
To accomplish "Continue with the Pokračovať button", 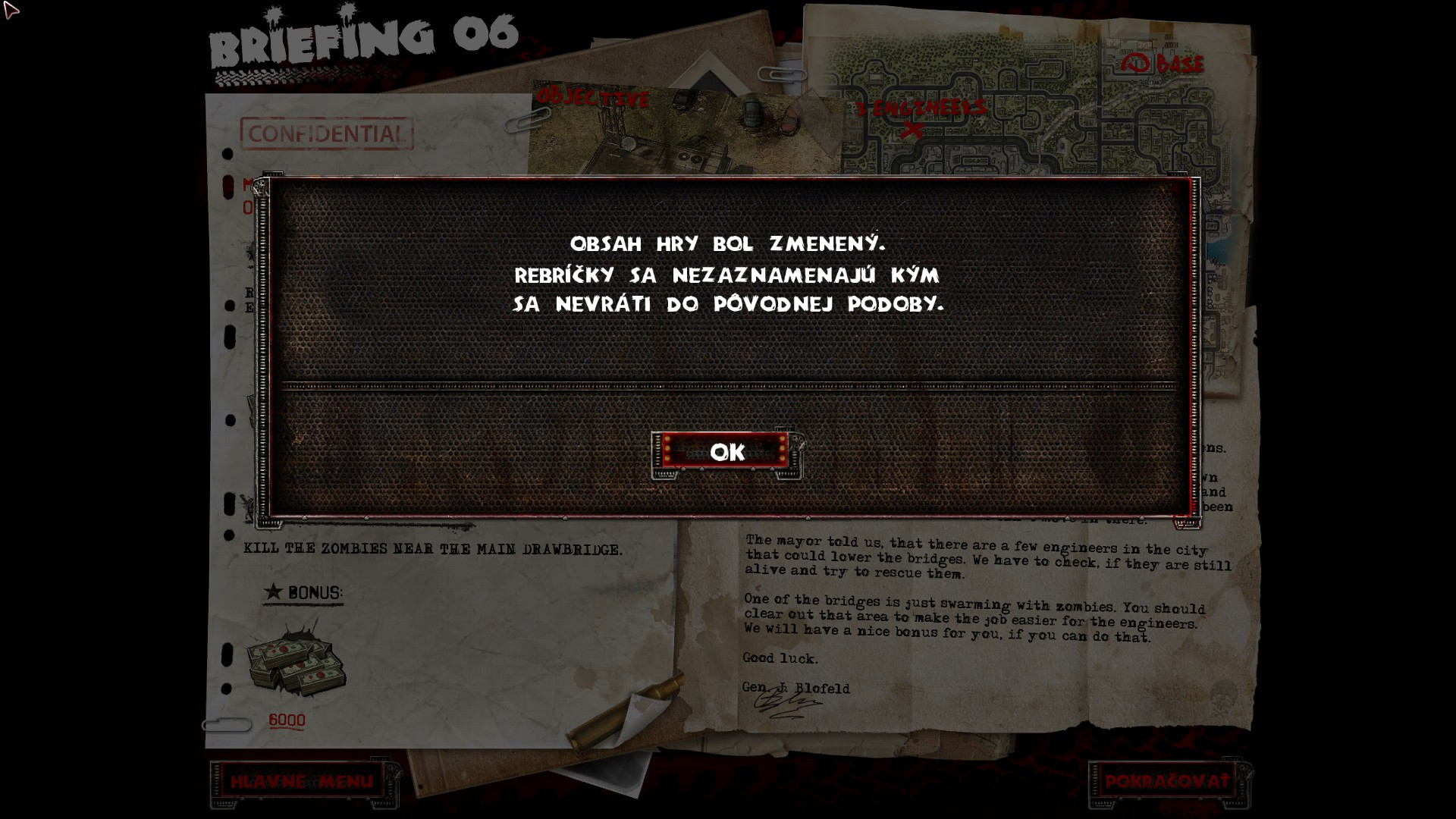I will tap(1166, 782).
